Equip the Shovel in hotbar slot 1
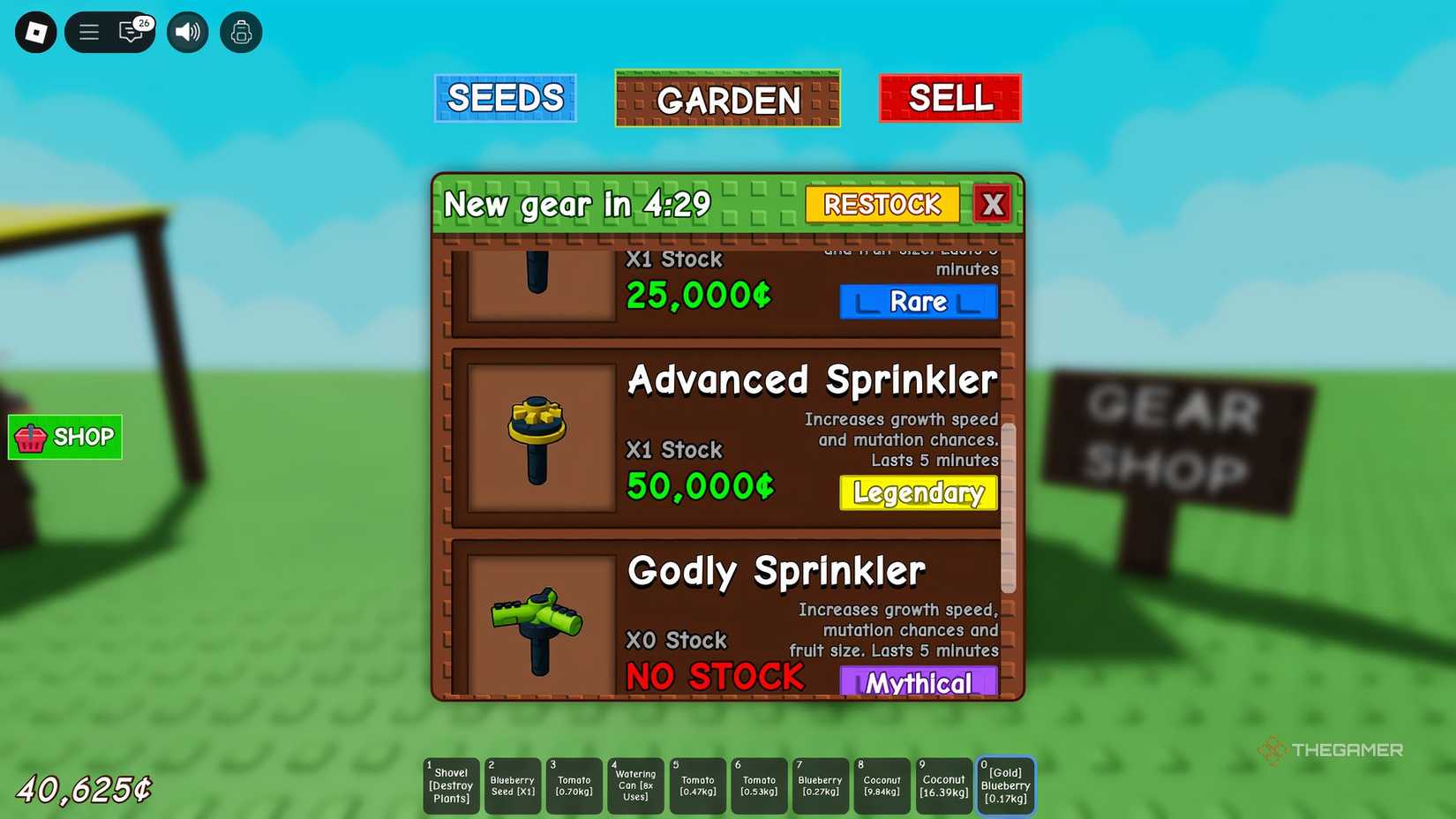Image resolution: width=1456 pixels, height=819 pixels. [450, 785]
